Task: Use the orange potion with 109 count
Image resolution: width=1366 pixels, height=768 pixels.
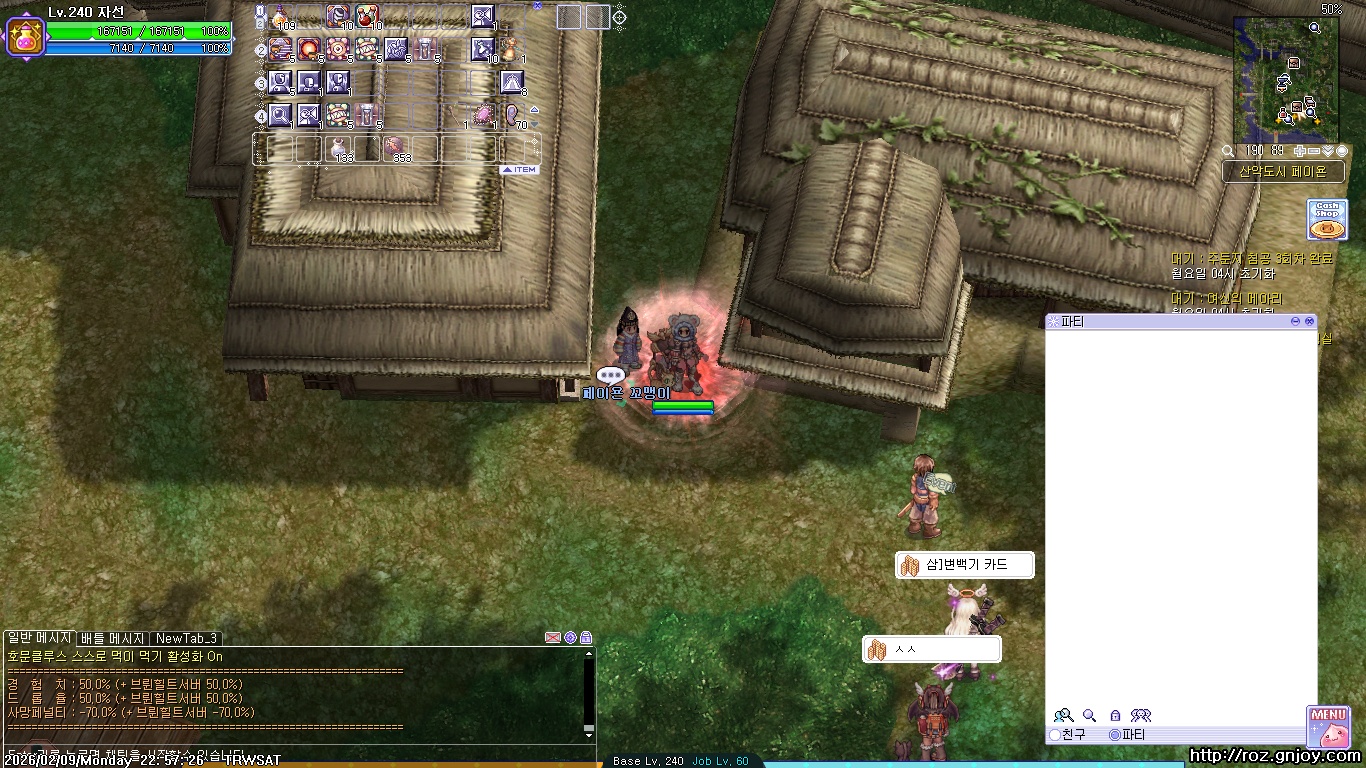Action: click(x=281, y=17)
